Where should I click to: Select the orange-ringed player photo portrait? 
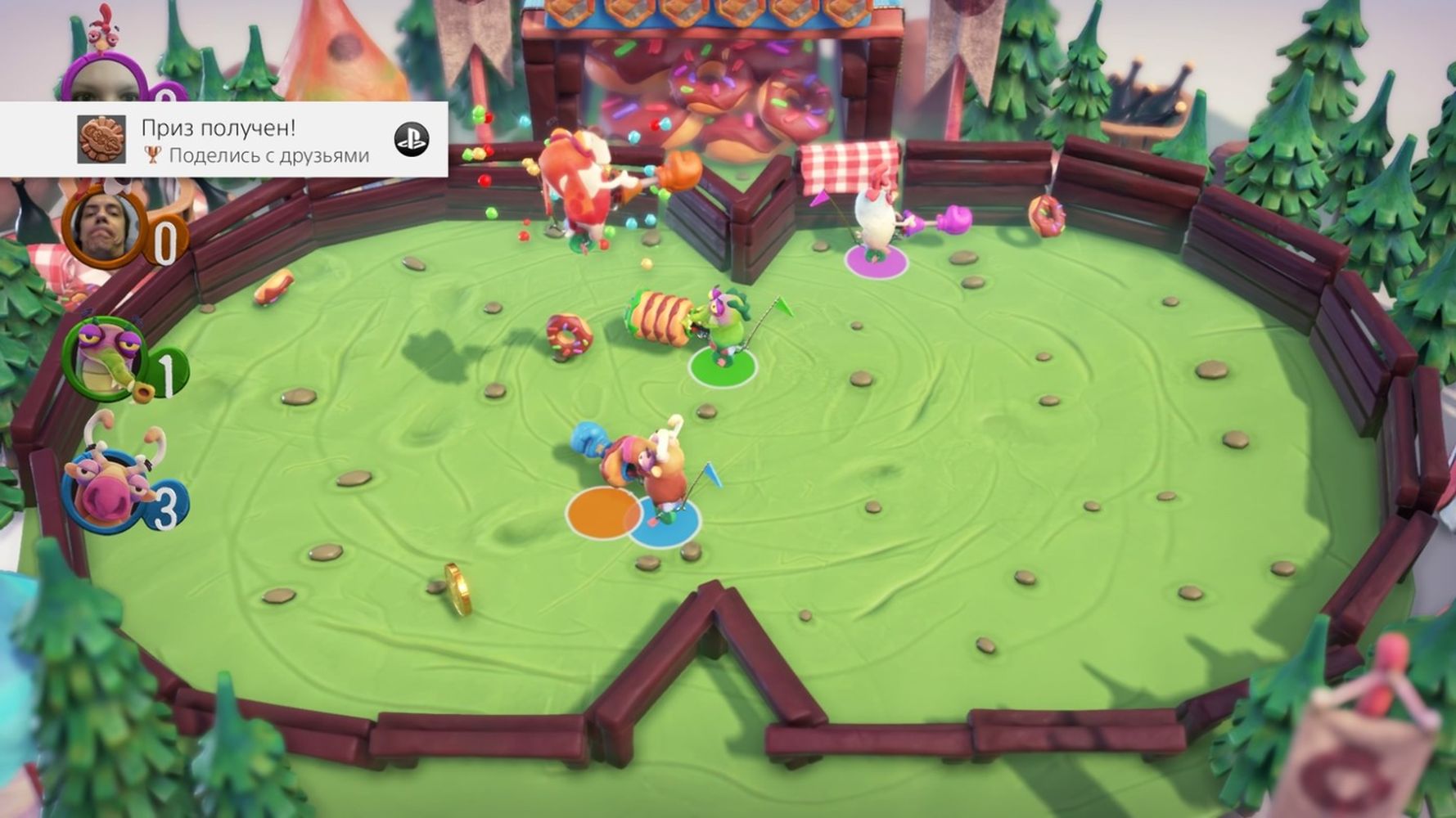pos(103,226)
